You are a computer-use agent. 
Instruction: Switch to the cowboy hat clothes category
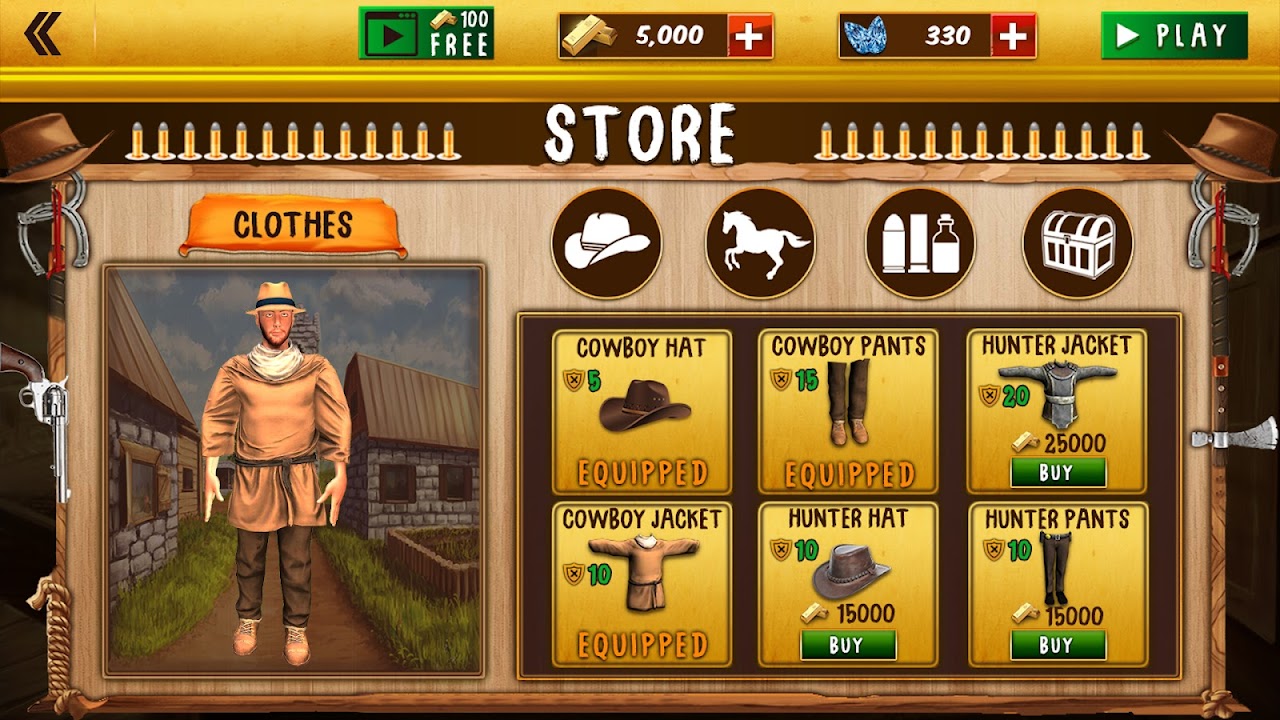[607, 243]
